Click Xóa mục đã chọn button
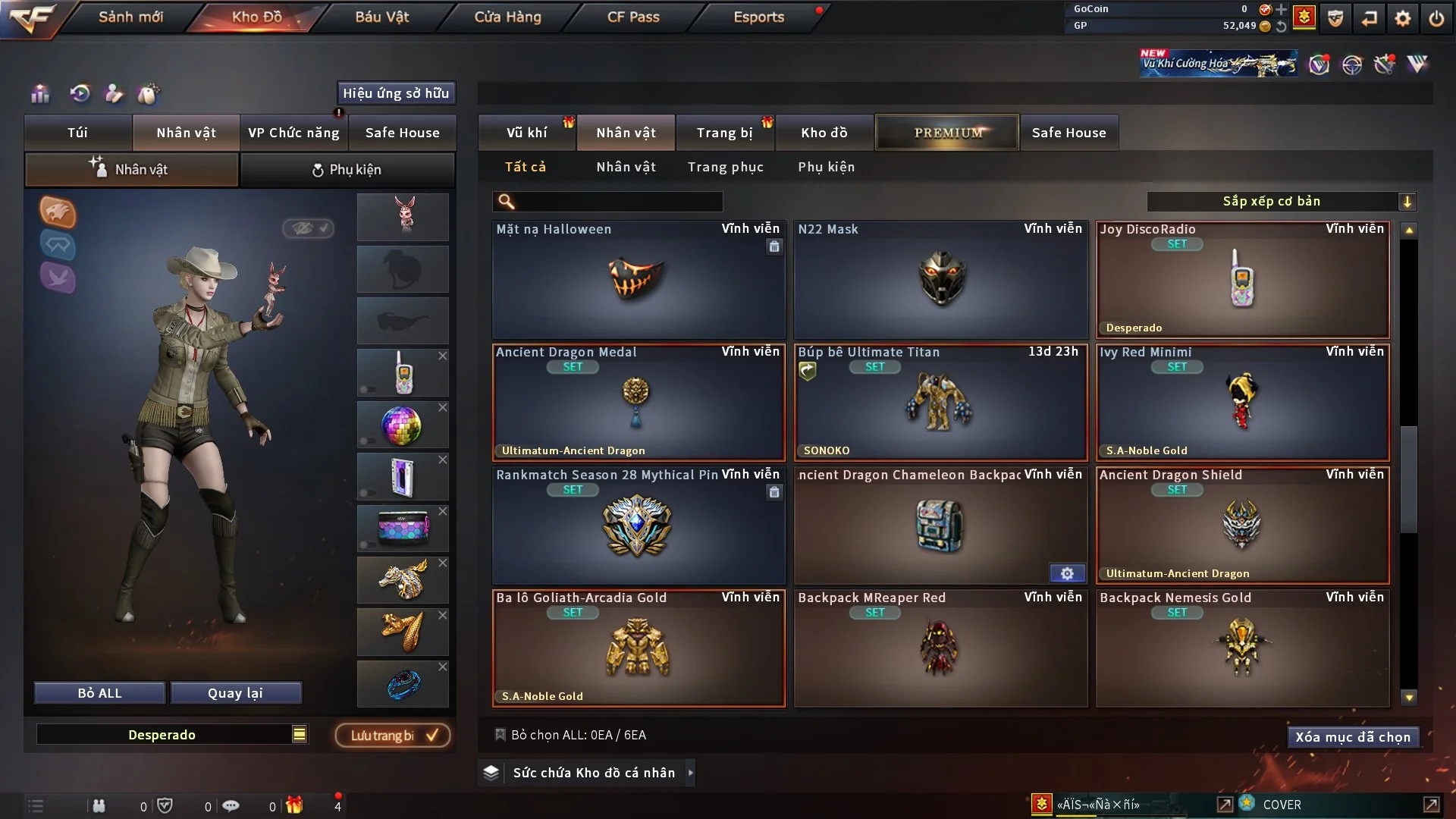This screenshot has height=819, width=1456. (x=1352, y=737)
